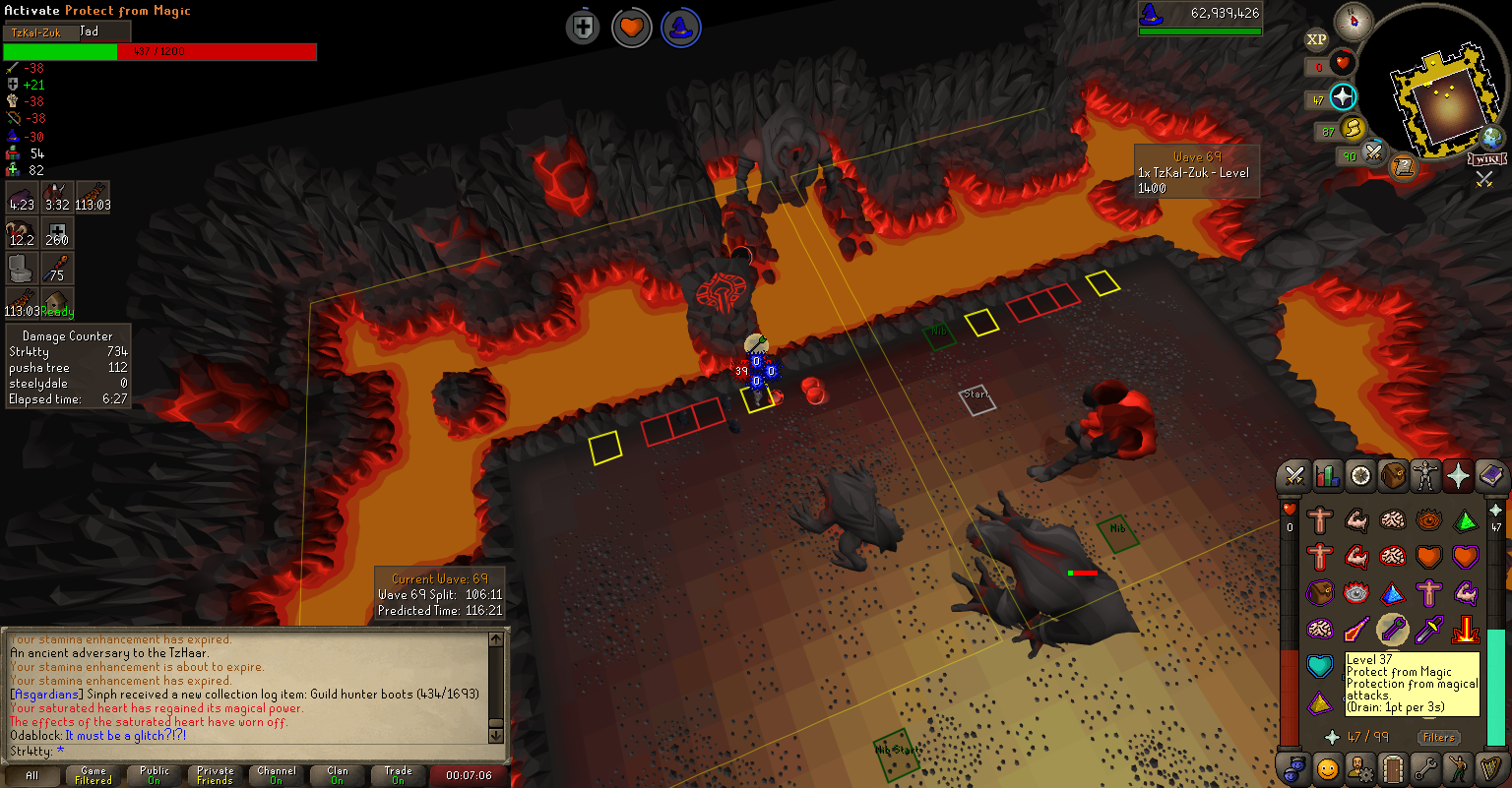Switch to the Clan chat tab
The width and height of the screenshot is (1512, 788).
click(338, 775)
